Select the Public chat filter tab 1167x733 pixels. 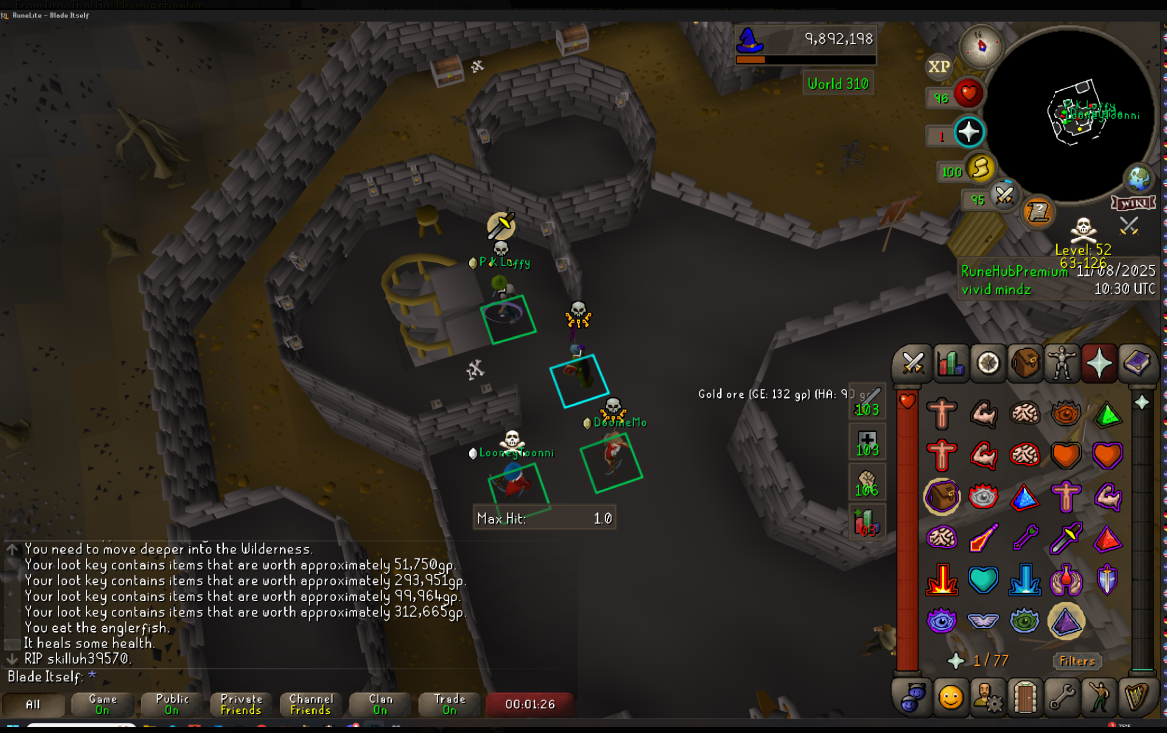(x=172, y=704)
